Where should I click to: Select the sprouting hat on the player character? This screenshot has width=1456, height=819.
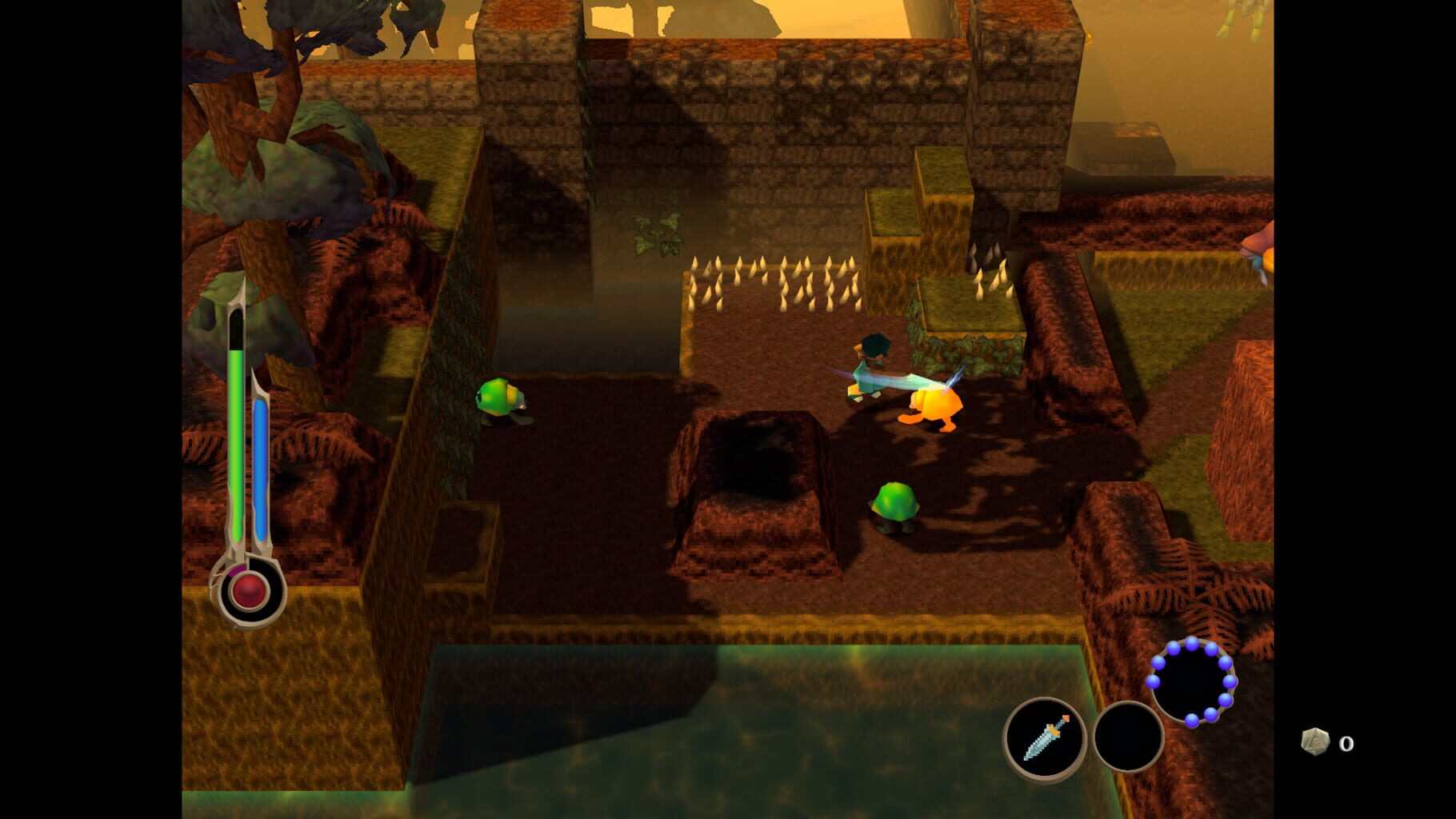[874, 344]
